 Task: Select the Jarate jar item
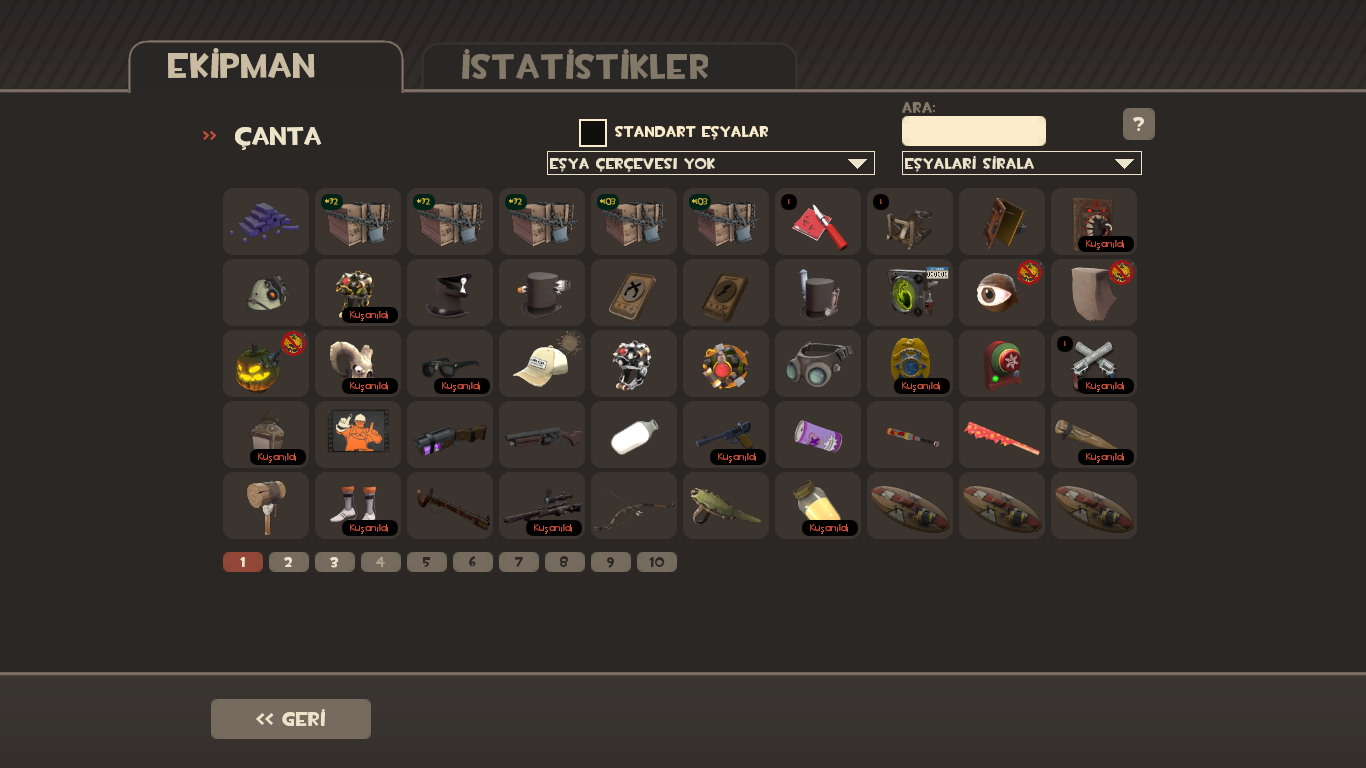(817, 505)
